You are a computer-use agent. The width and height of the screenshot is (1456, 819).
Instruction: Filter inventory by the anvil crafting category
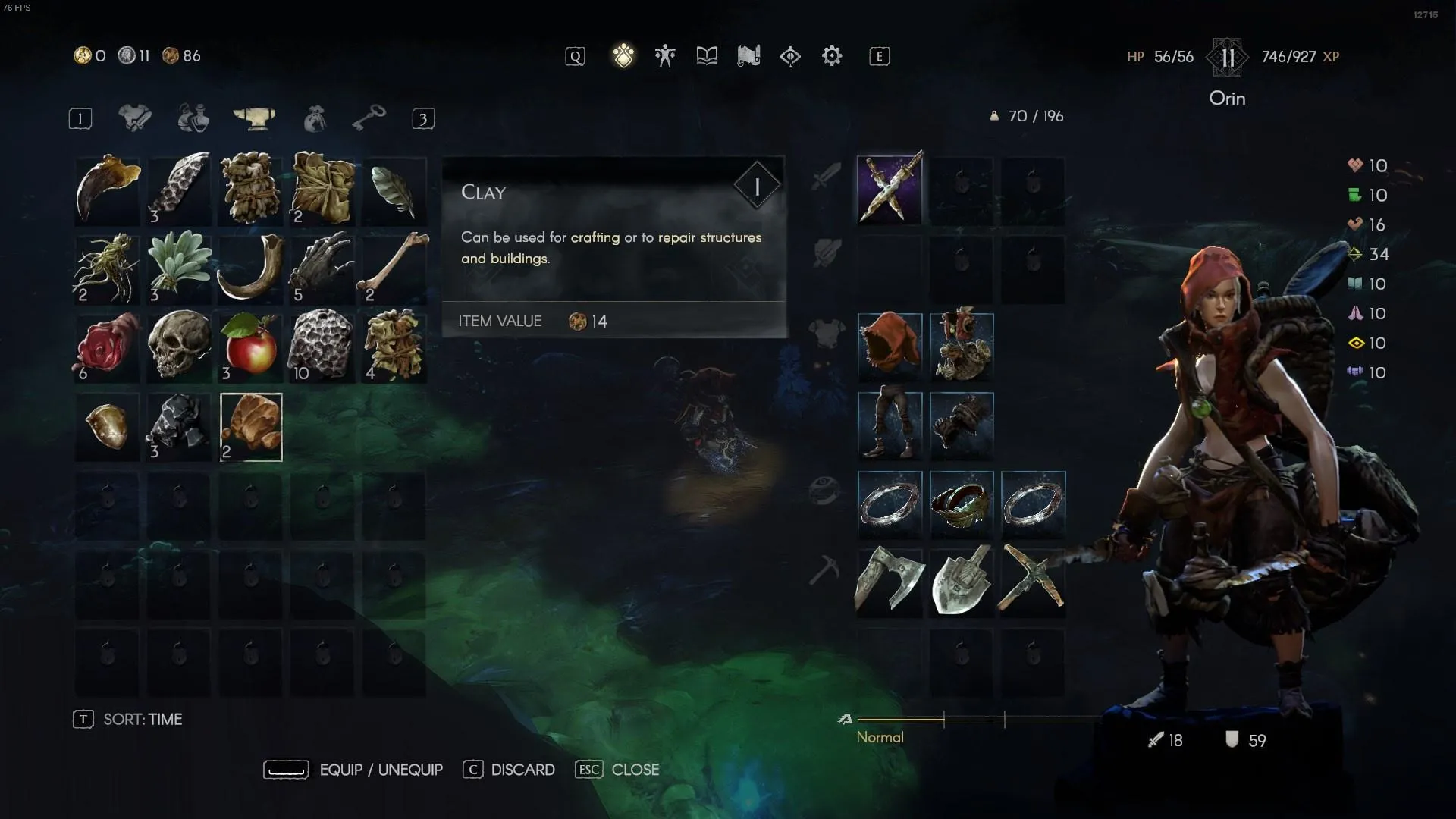(254, 118)
